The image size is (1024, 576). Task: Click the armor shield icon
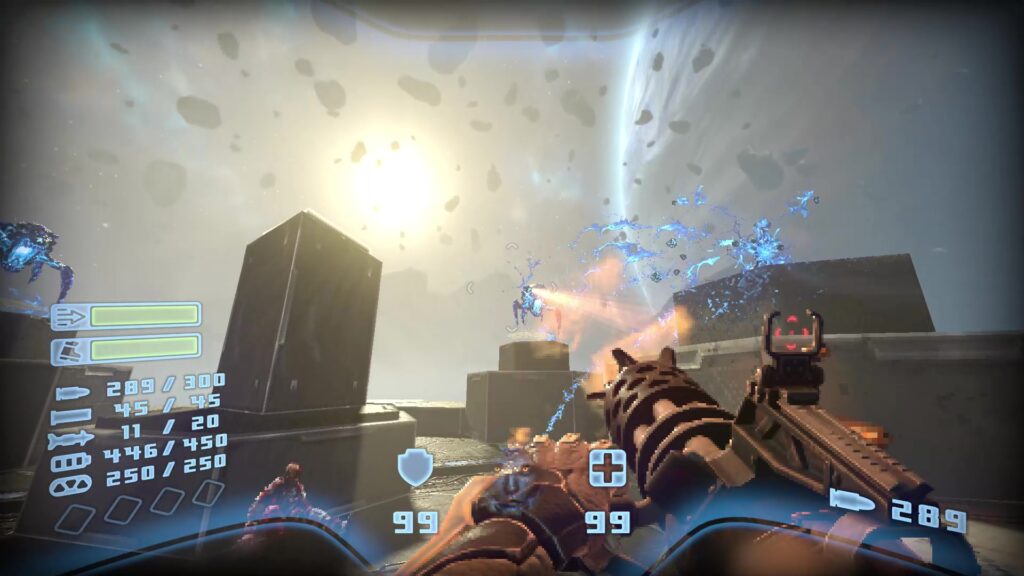413,468
